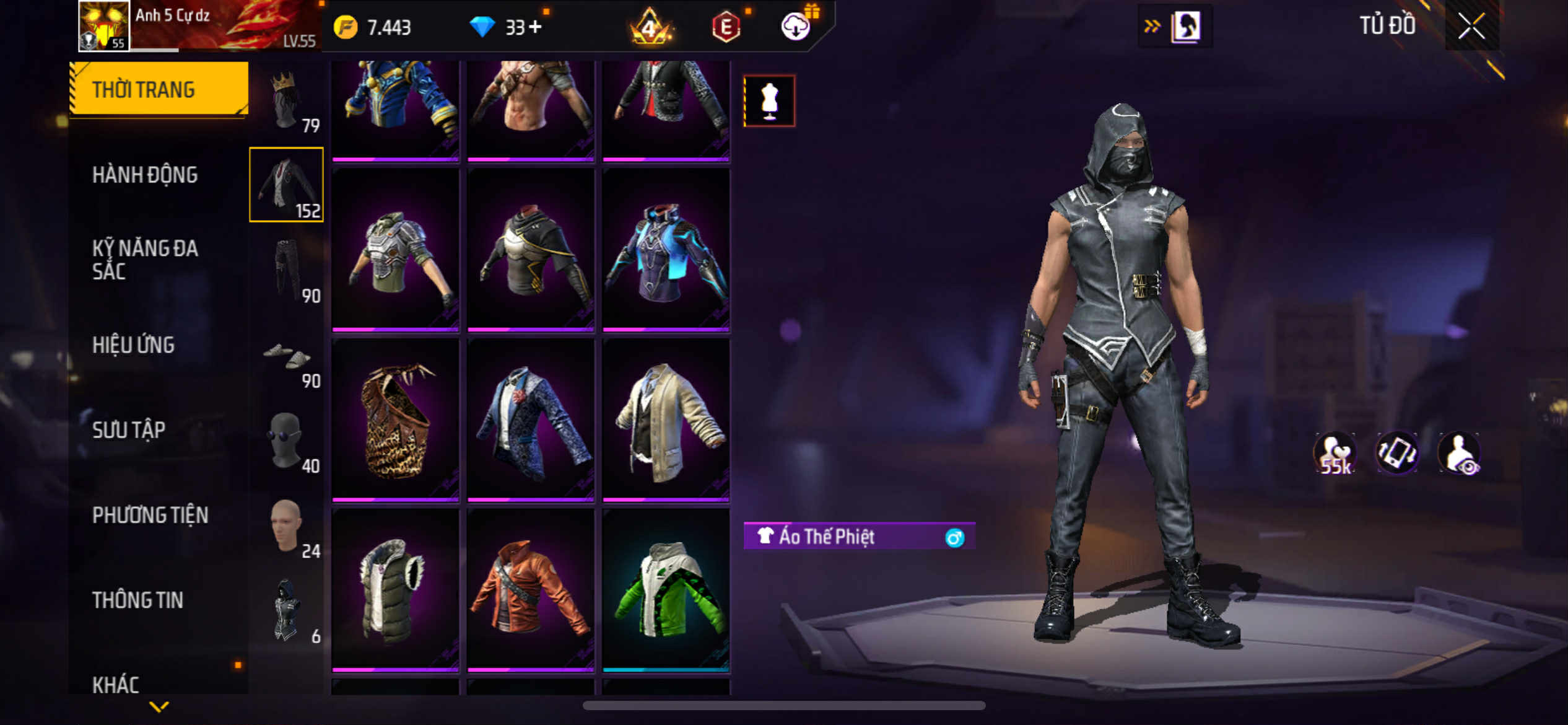This screenshot has width=1568, height=725.
Task: Go to the SƯU TẬP tab
Action: (129, 430)
